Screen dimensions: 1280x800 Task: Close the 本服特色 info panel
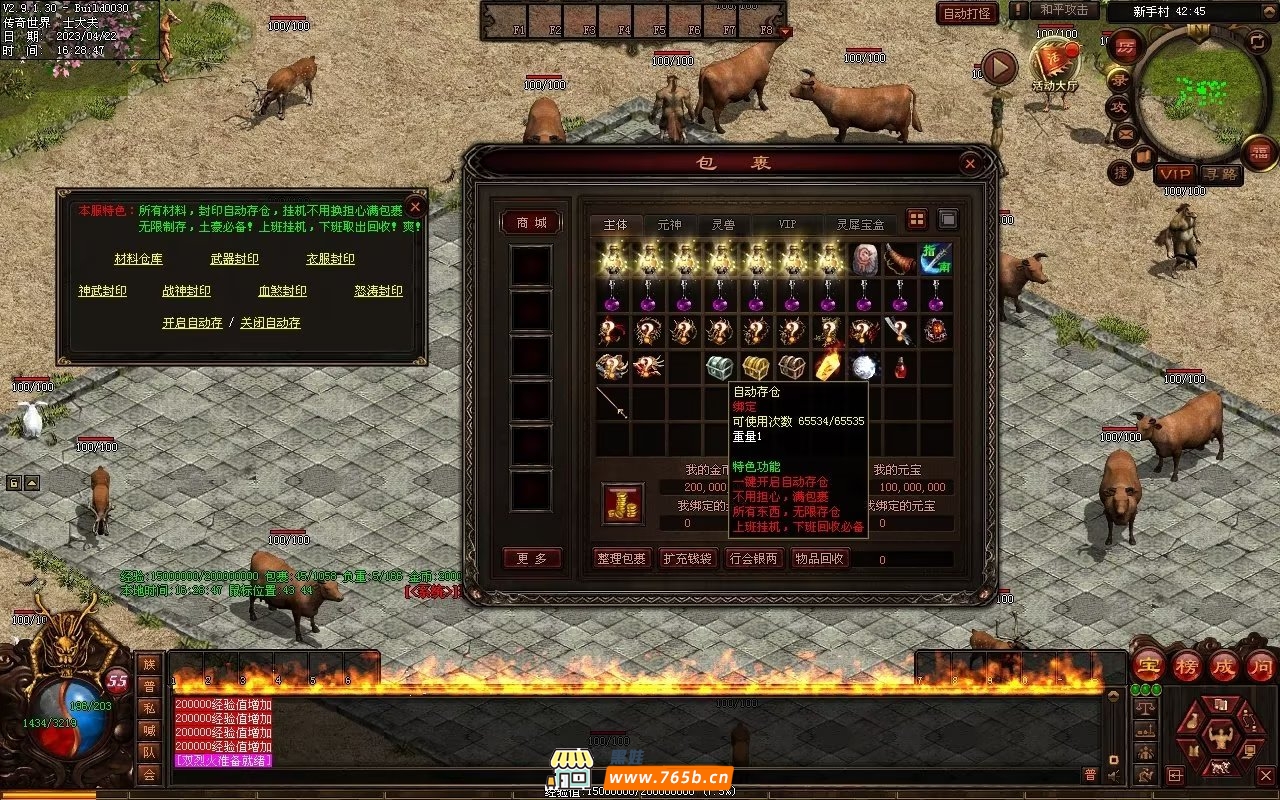416,207
